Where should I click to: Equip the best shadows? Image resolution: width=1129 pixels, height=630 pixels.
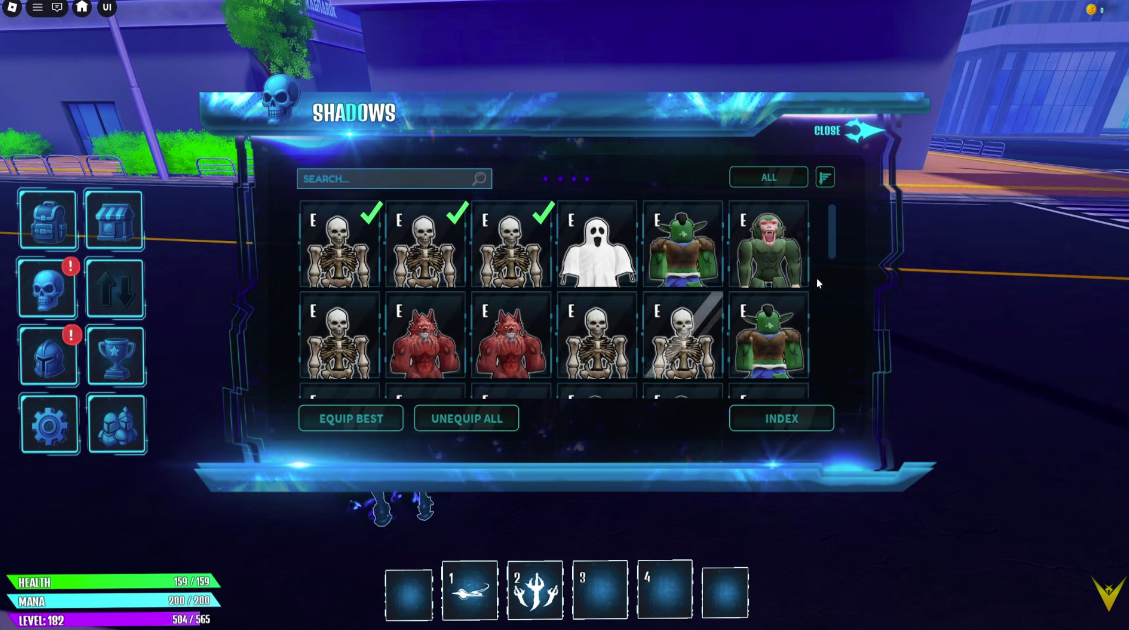[350, 419]
